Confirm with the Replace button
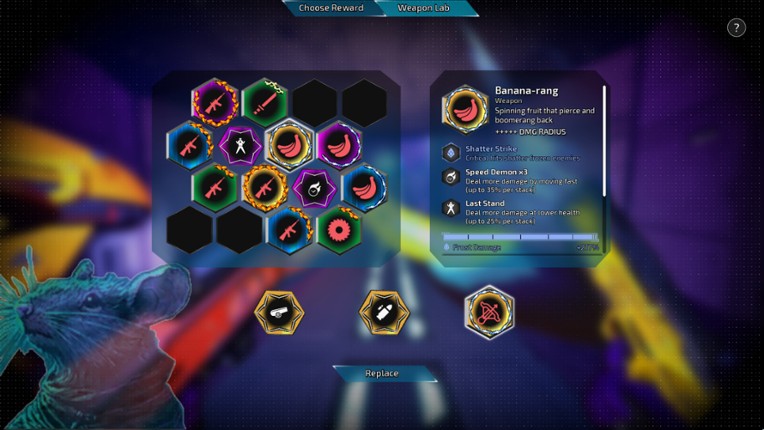This screenshot has width=764, height=430. tap(383, 374)
